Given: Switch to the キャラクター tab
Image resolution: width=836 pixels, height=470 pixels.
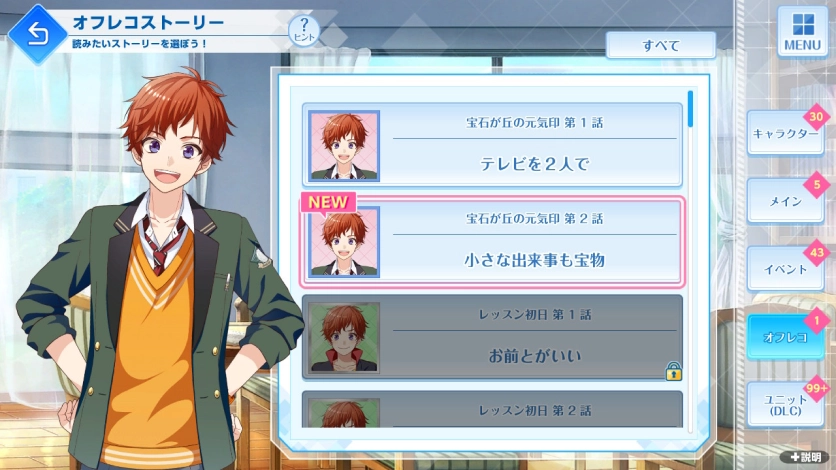Looking at the screenshot, I should coord(785,134).
